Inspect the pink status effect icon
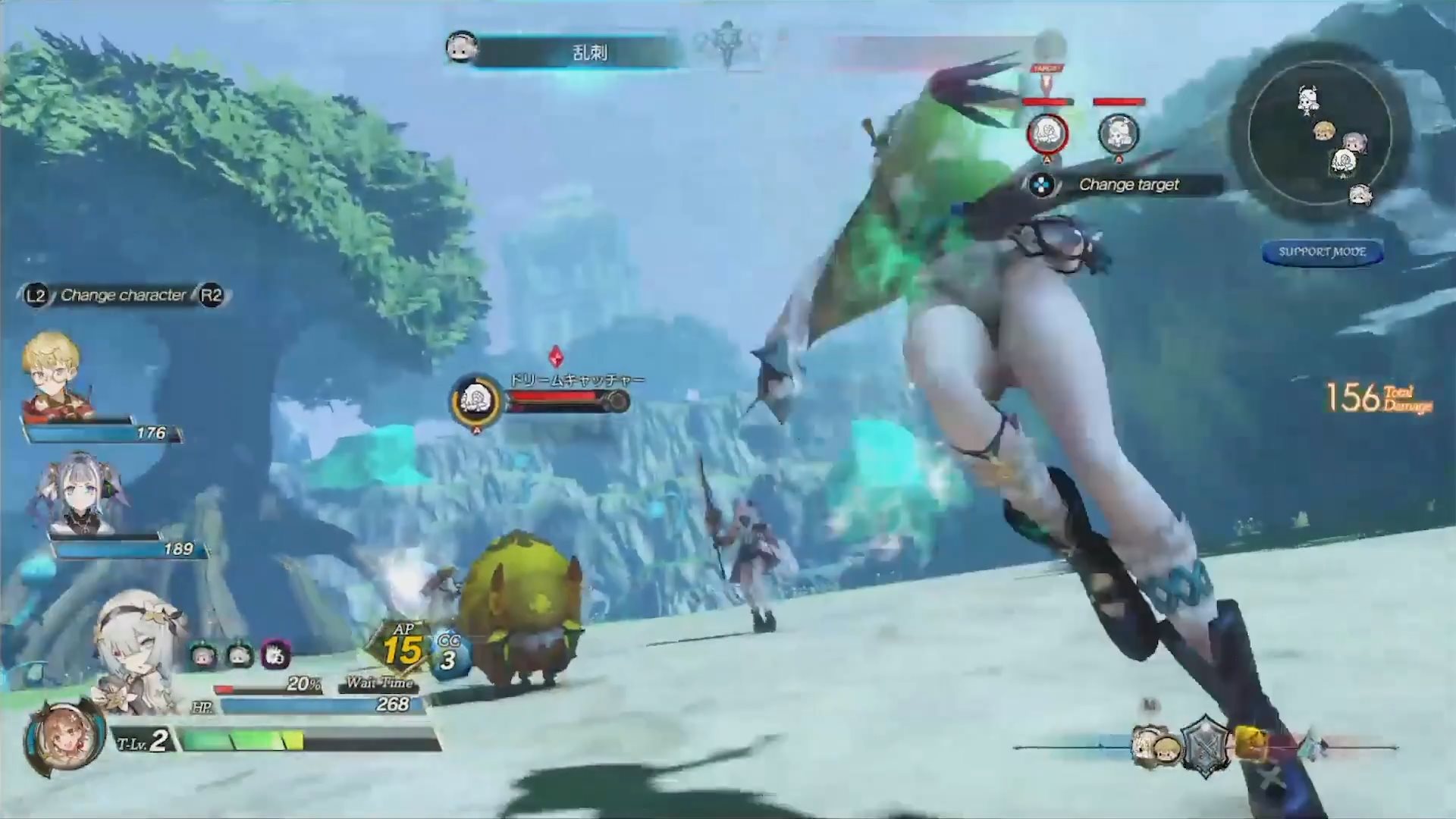 [275, 654]
